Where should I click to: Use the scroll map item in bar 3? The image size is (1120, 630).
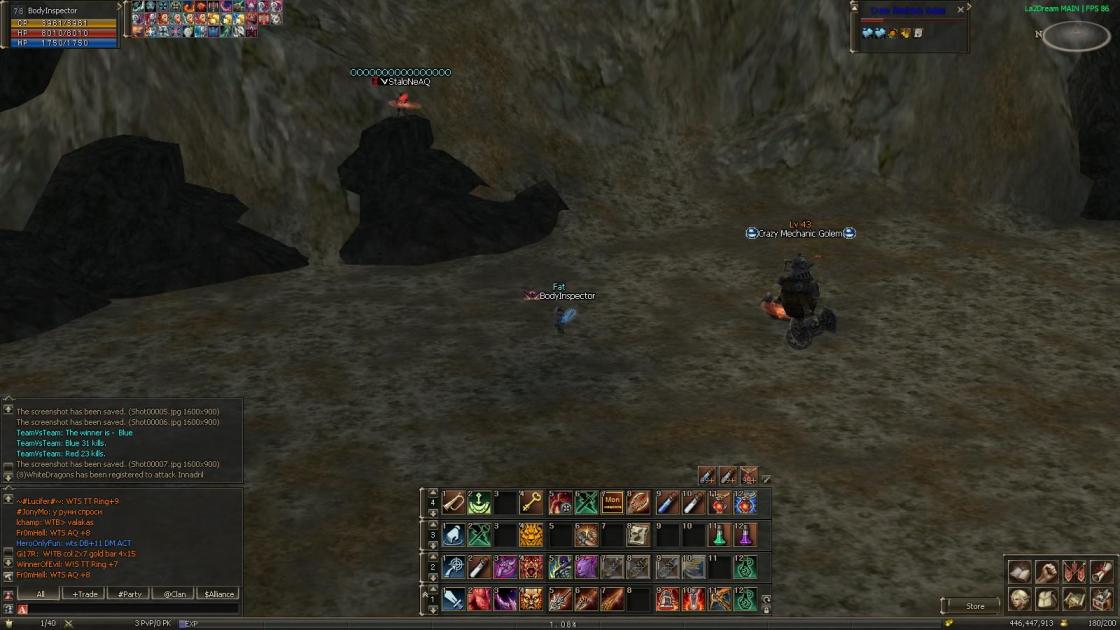tap(638, 535)
